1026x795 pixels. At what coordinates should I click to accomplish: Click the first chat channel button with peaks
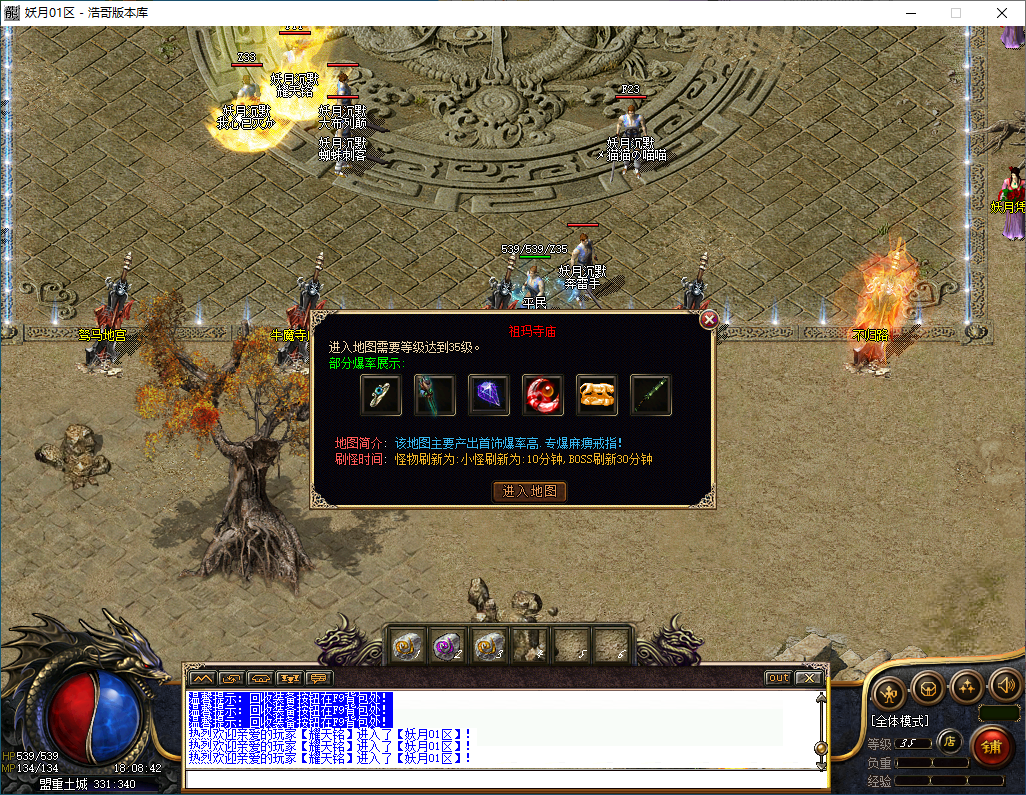202,678
